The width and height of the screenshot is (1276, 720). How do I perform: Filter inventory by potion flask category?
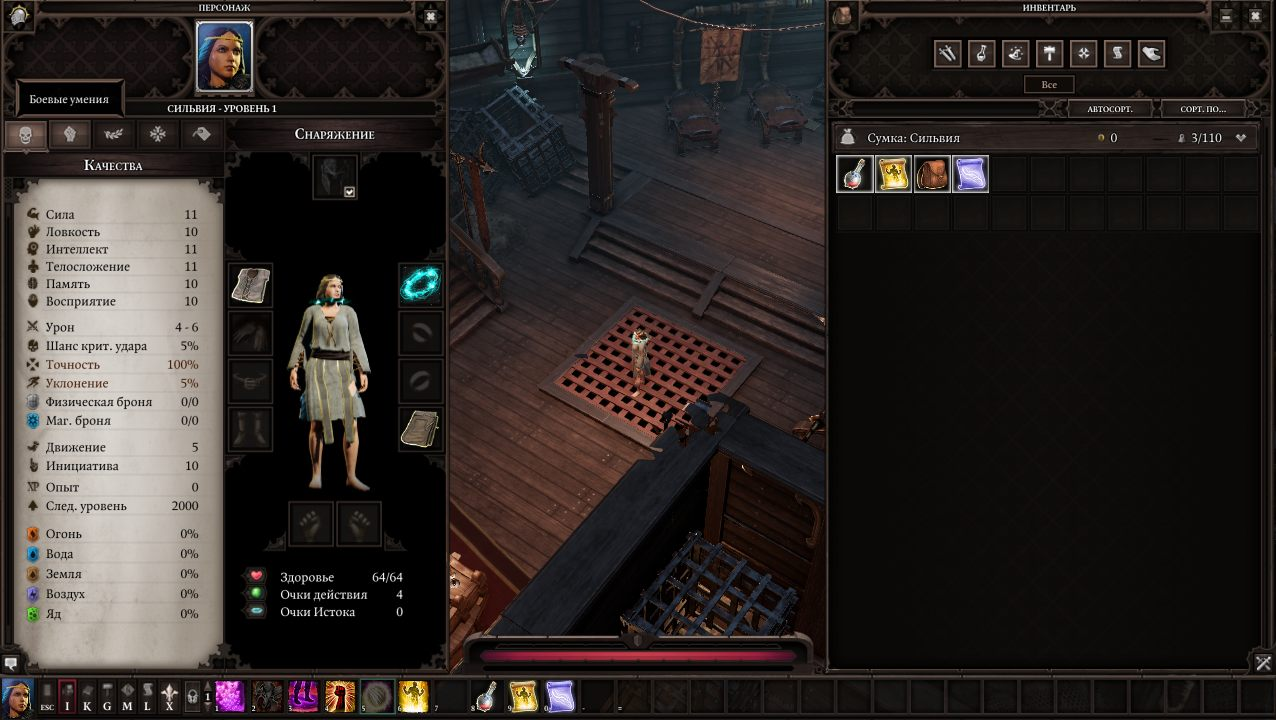click(981, 54)
